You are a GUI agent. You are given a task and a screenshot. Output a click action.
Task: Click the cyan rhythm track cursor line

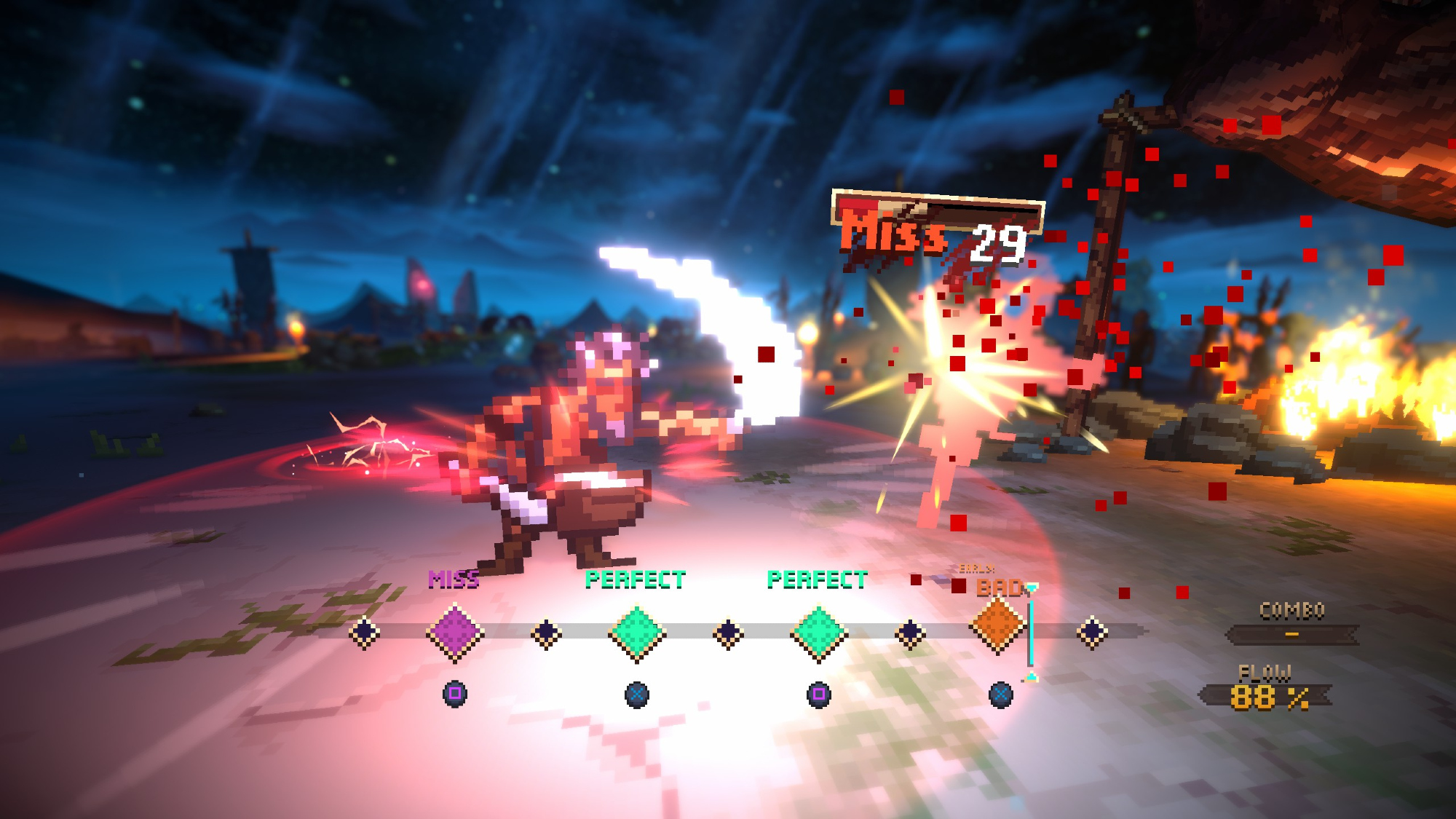(x=1030, y=632)
